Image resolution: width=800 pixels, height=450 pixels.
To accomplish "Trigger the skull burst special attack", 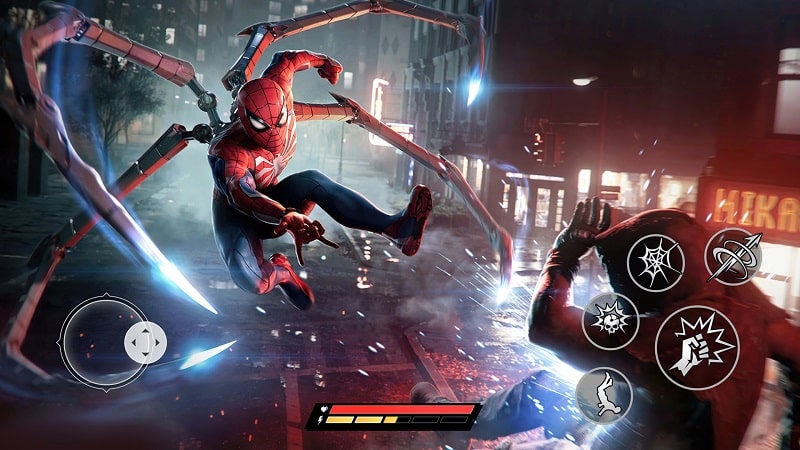I will [x=610, y=321].
